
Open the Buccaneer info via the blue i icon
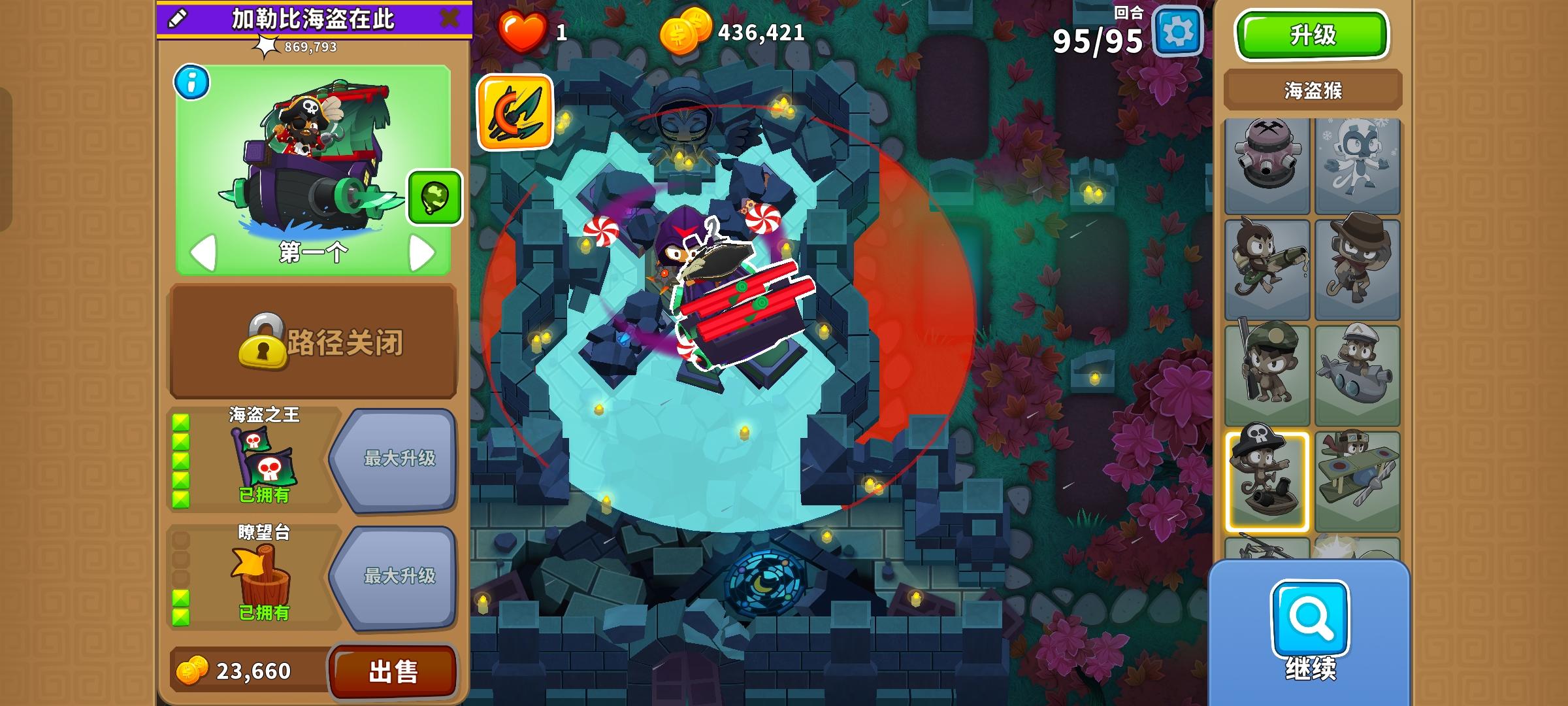click(x=191, y=82)
